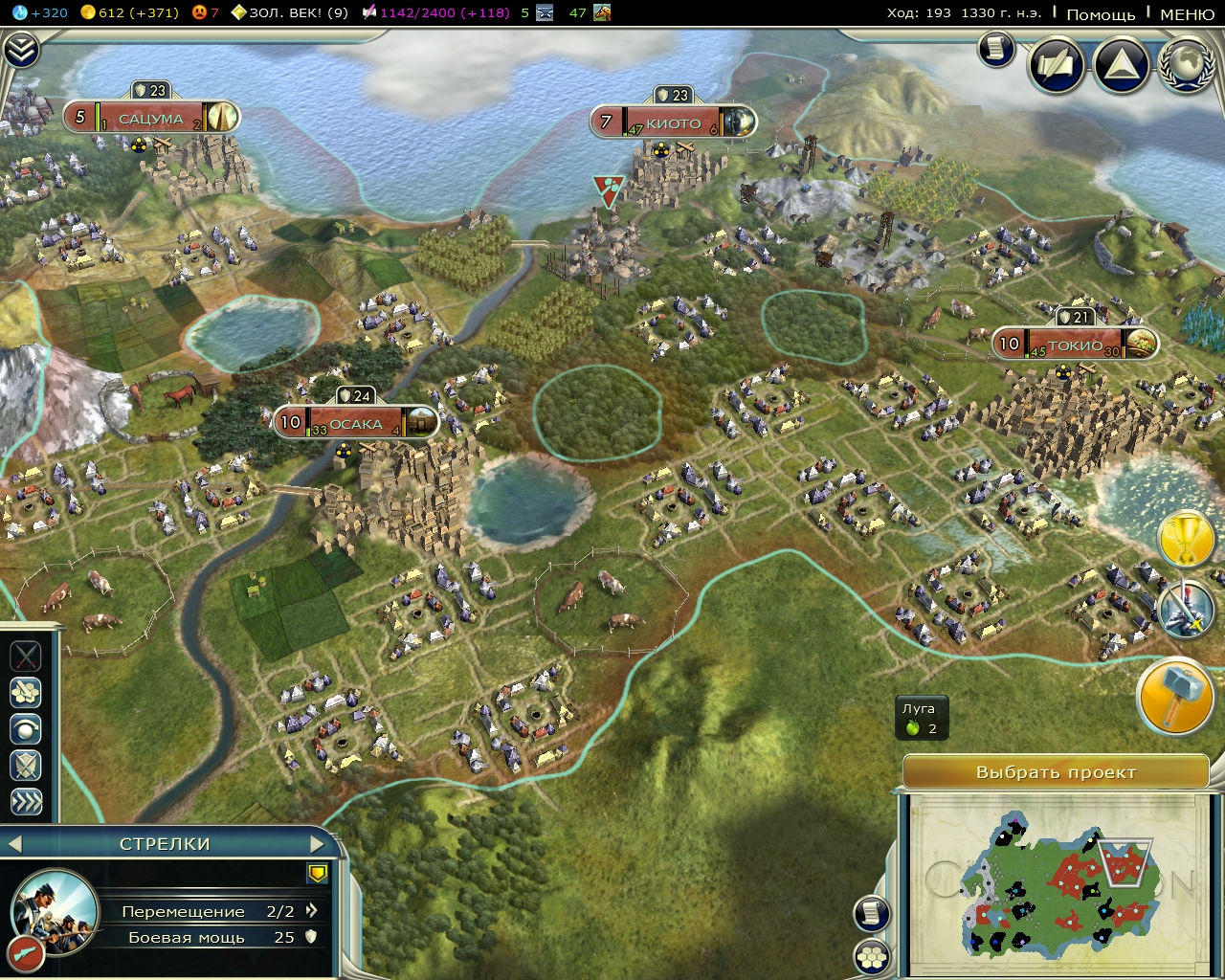Screen dimensions: 1225x980
Task: Select the Киото city banner
Action: [x=673, y=122]
